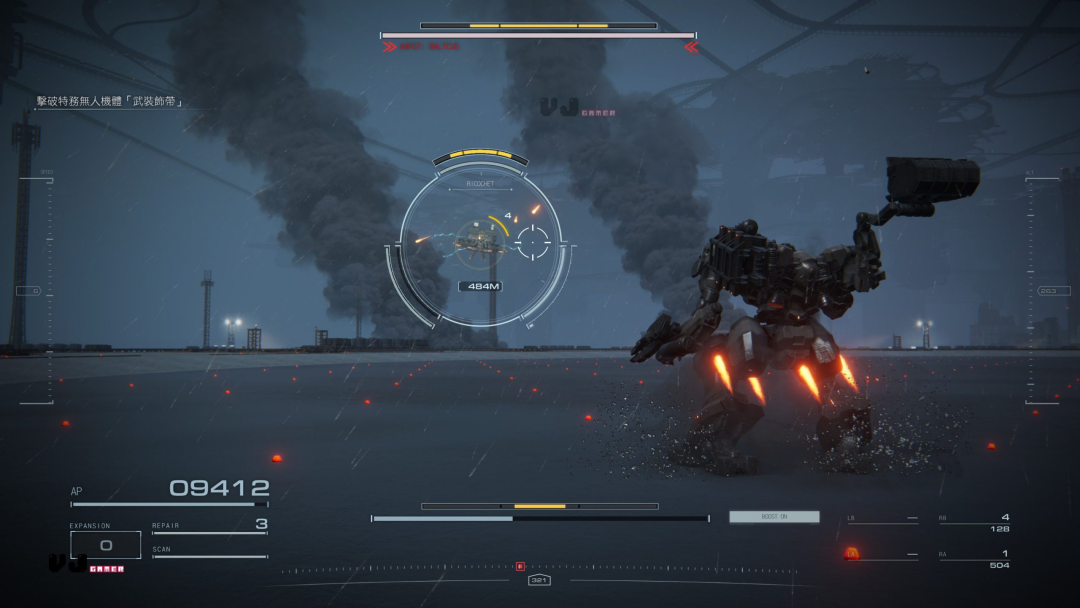Use the Repair kit indicator
Screen dimensions: 1080x608
210,526
